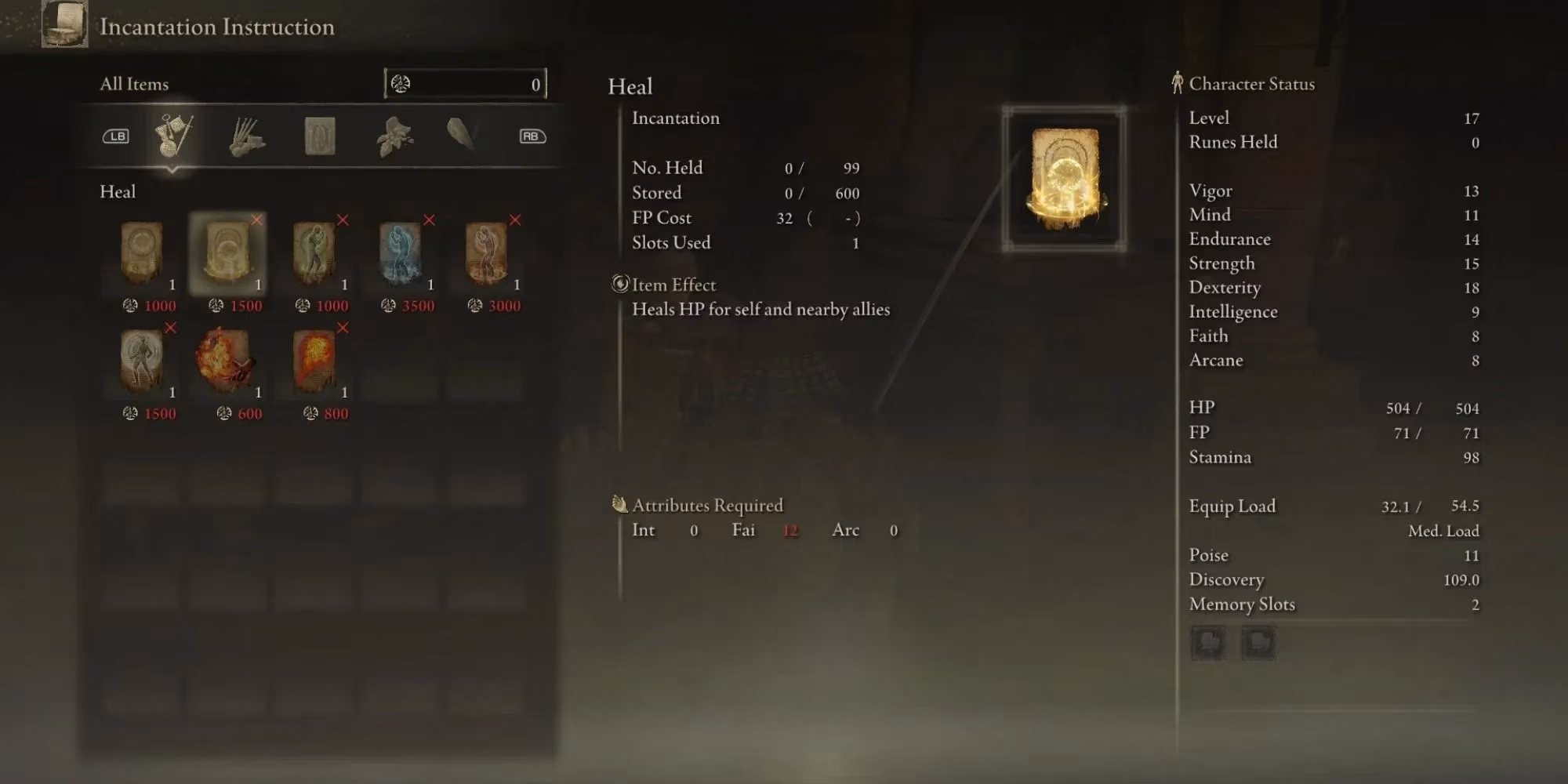The image size is (1568, 784).
Task: Select the orange incantation priced 3000
Action: (486, 253)
